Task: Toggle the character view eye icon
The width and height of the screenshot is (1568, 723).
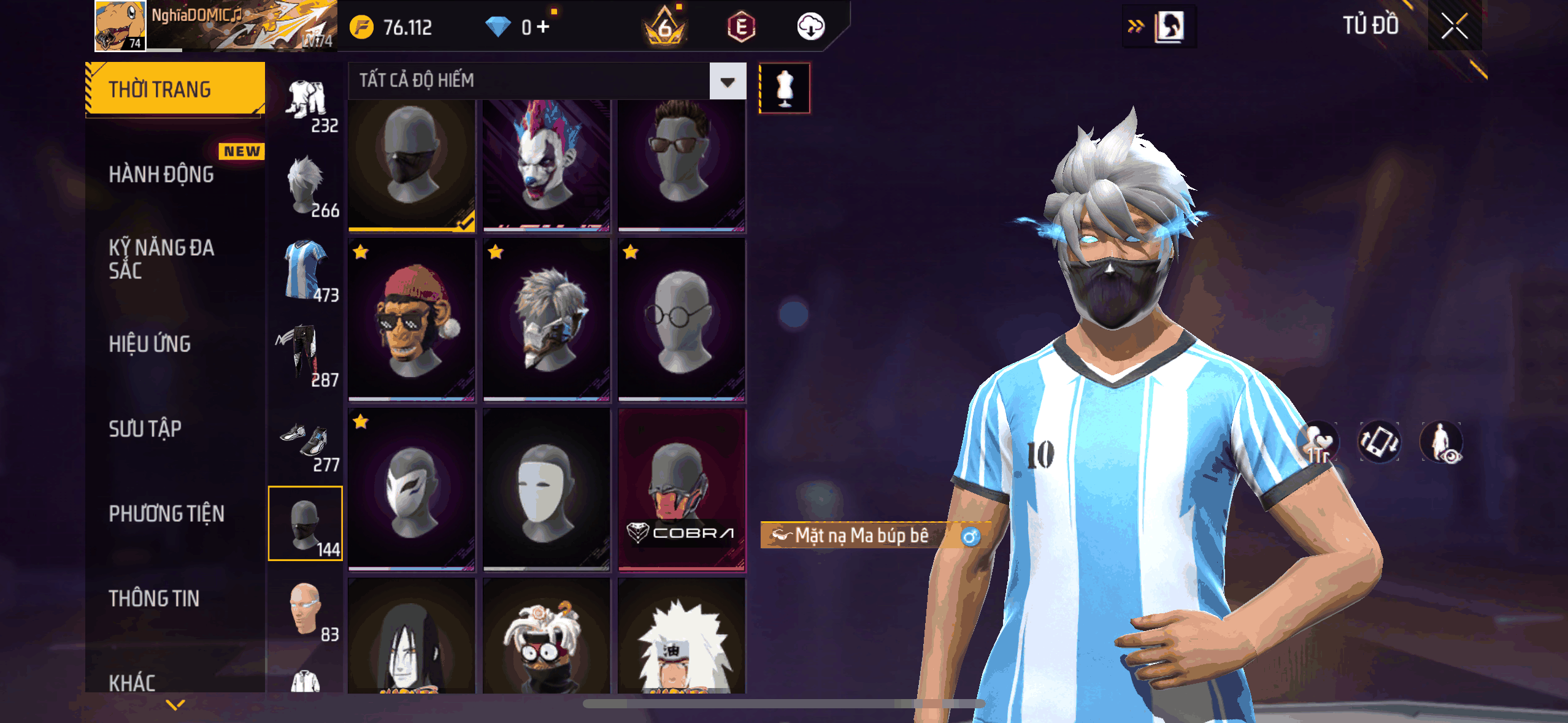Action: tap(1442, 442)
